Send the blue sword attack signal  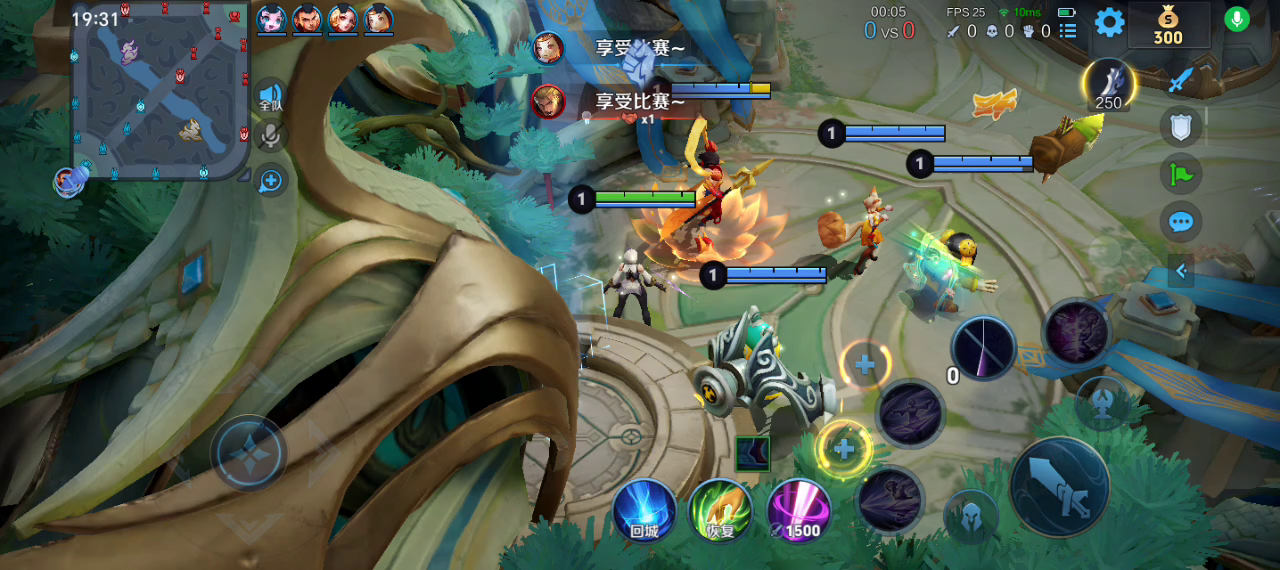tap(1181, 79)
